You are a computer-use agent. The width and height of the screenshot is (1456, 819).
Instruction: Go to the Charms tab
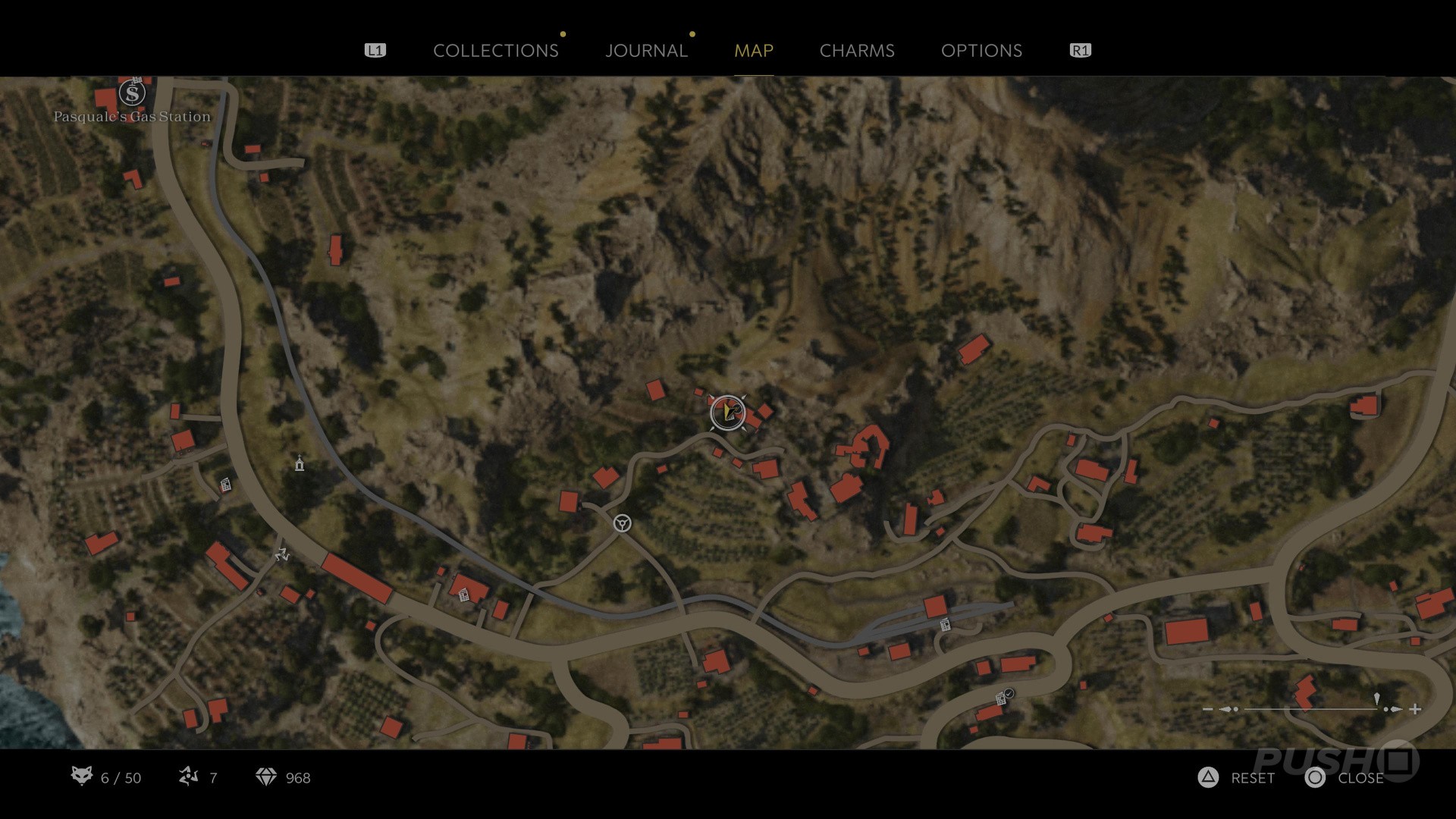point(857,51)
